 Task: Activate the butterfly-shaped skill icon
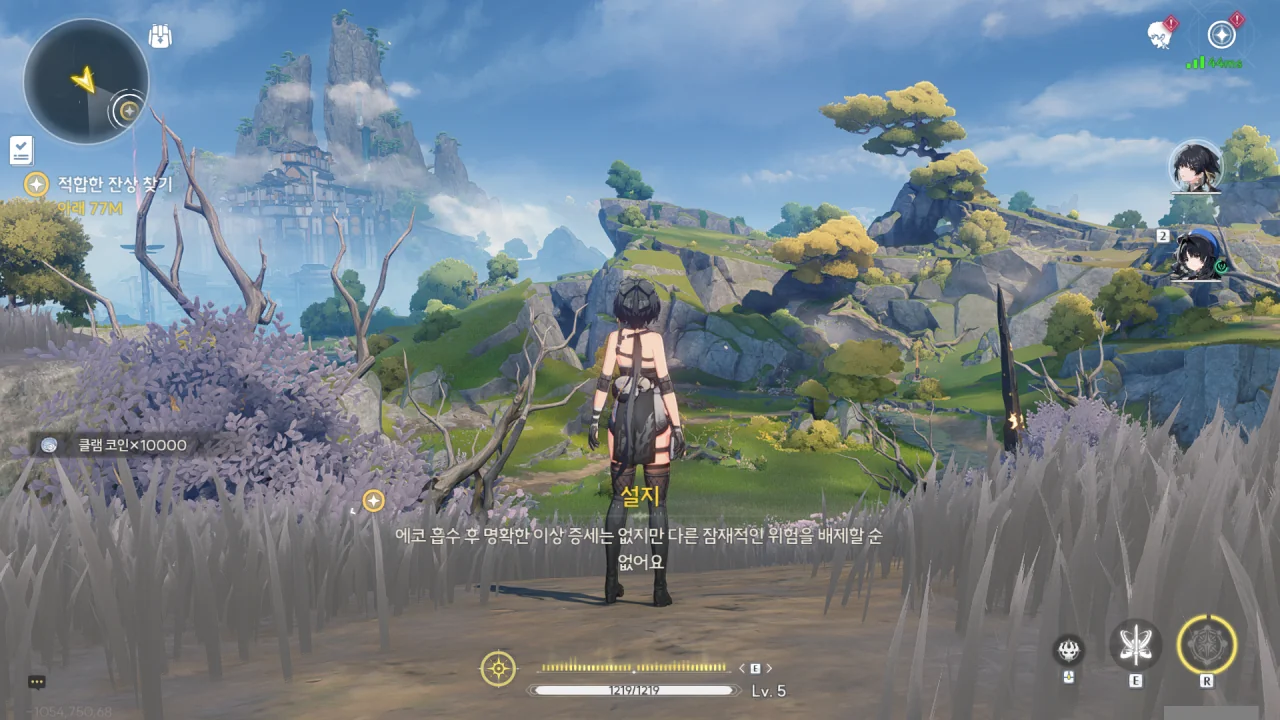1135,645
